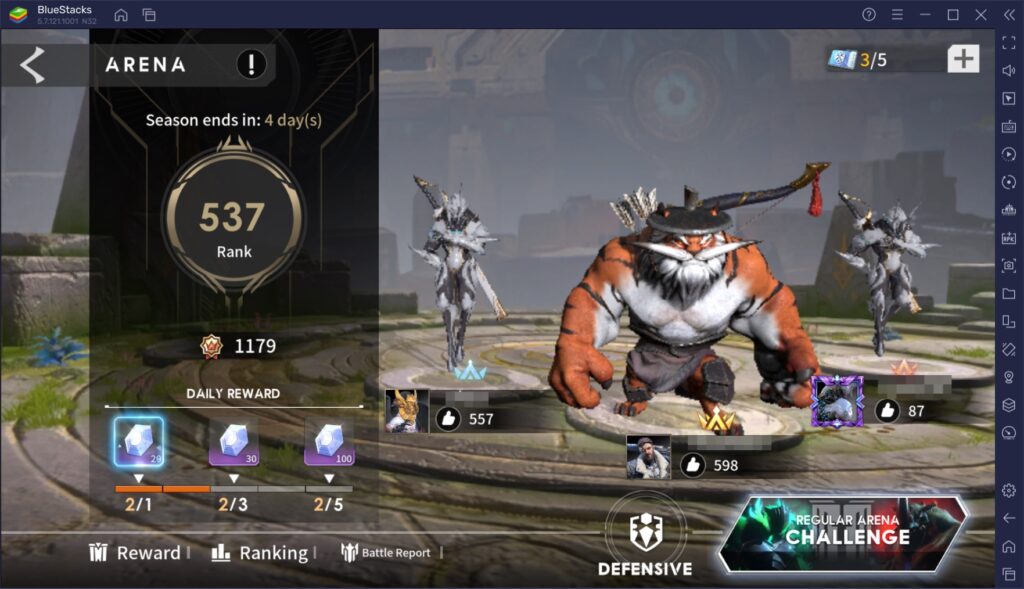Select the 30 crystal daily reward
The image size is (1024, 589).
click(x=233, y=441)
